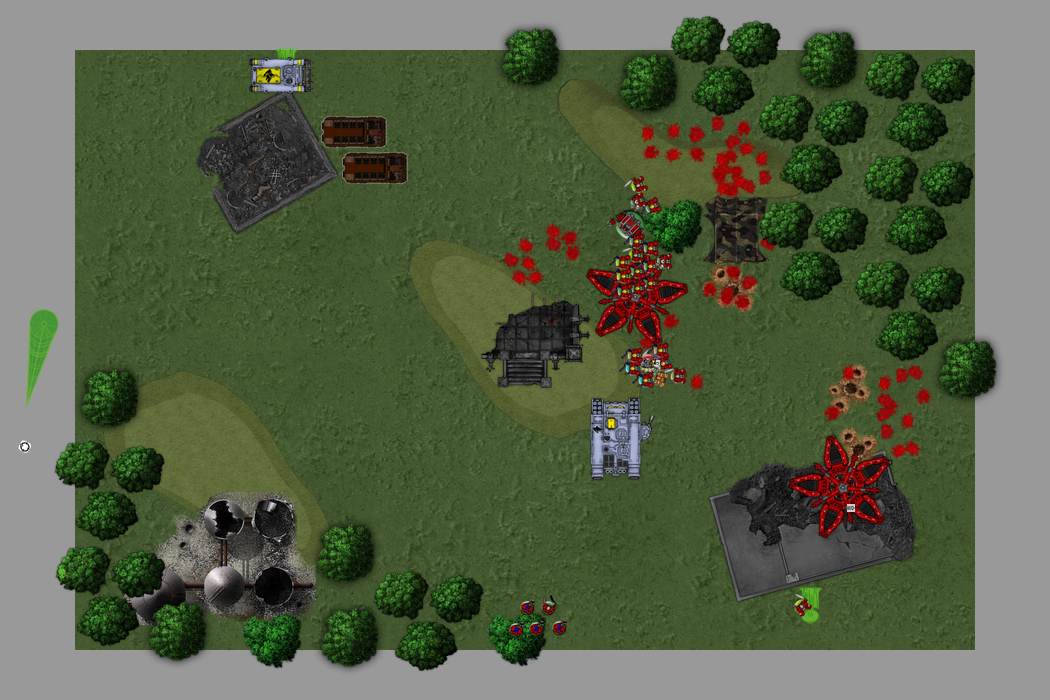1050x700 pixels.
Task: Pick the small round white marker token
Action: point(25,446)
